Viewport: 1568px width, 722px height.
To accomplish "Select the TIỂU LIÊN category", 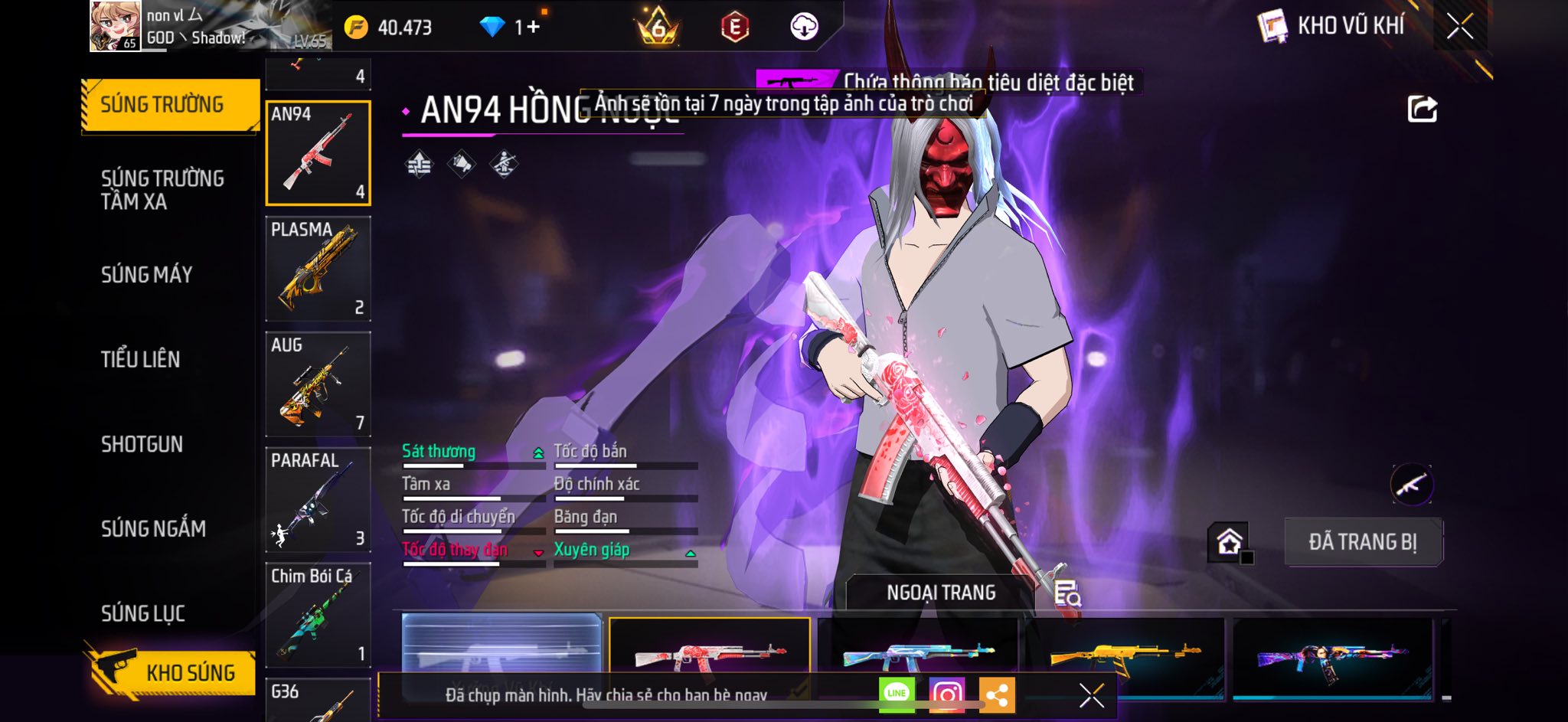I will [140, 359].
